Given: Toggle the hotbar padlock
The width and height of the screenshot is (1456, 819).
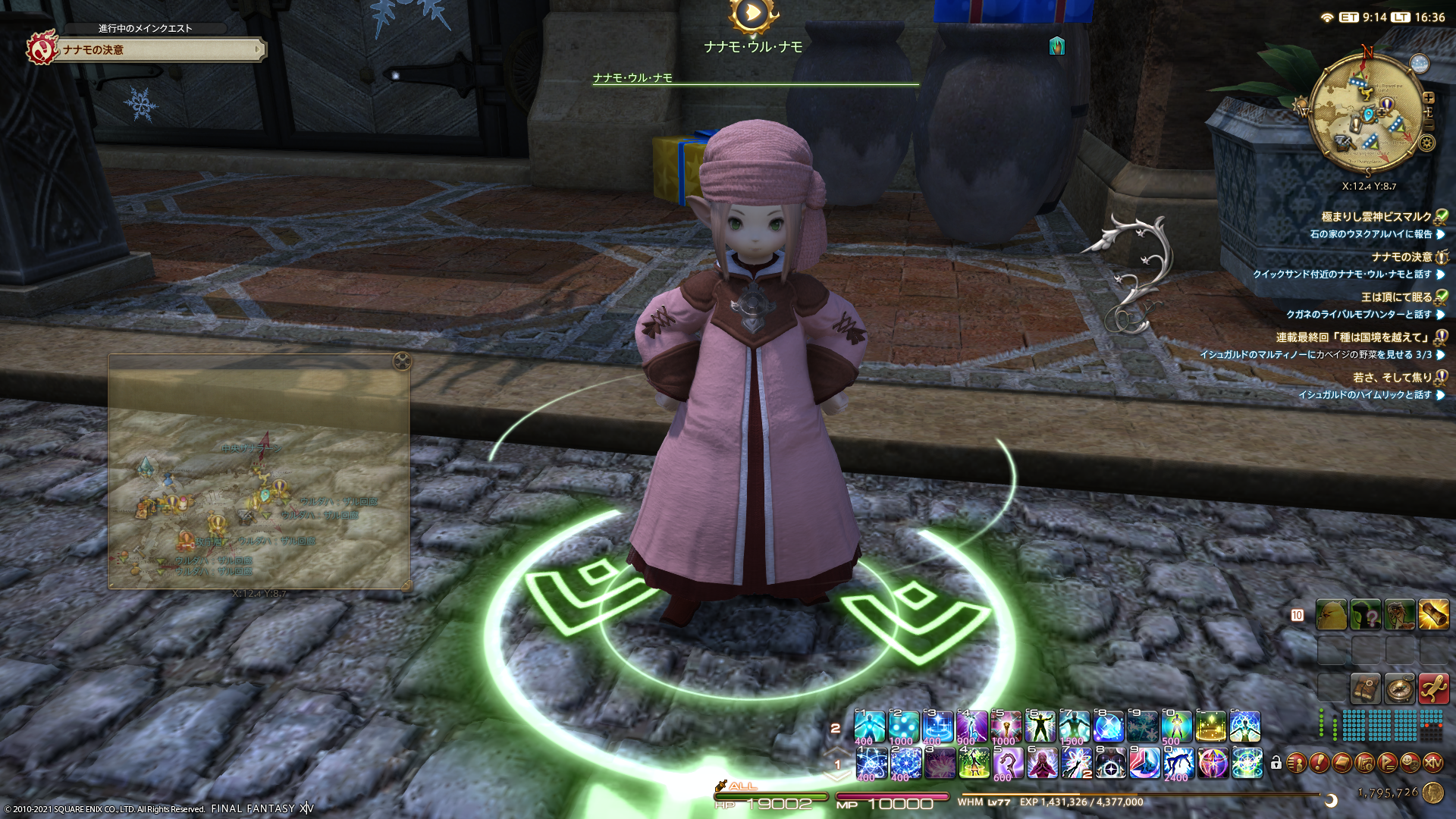Looking at the screenshot, I should (x=1276, y=763).
